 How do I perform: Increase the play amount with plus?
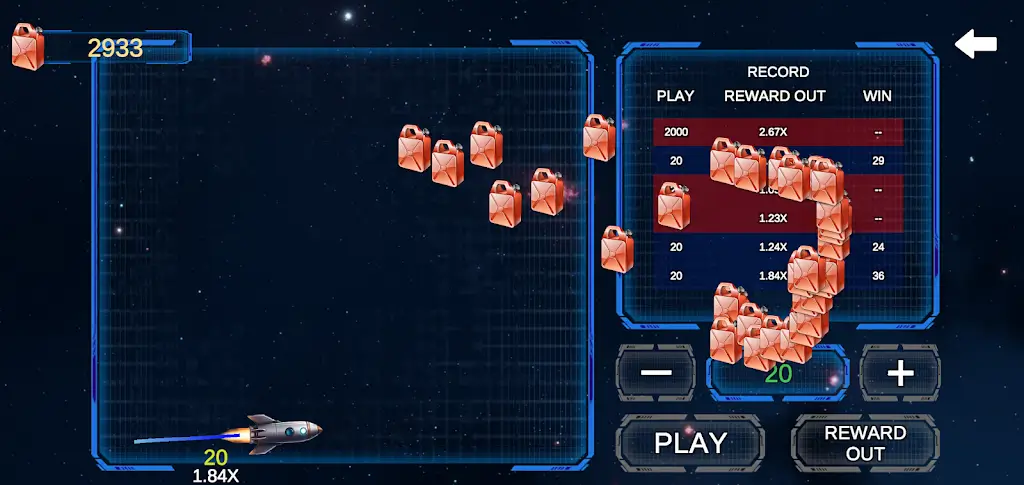(x=900, y=373)
